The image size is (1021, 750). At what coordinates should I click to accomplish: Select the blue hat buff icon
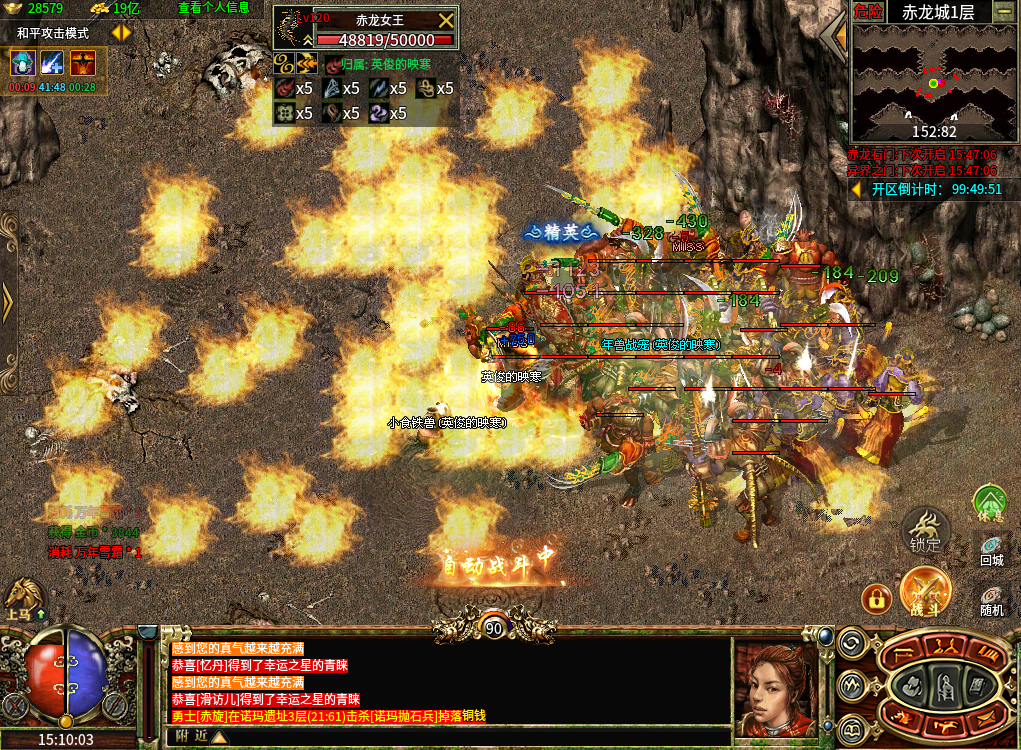pyautogui.click(x=22, y=62)
